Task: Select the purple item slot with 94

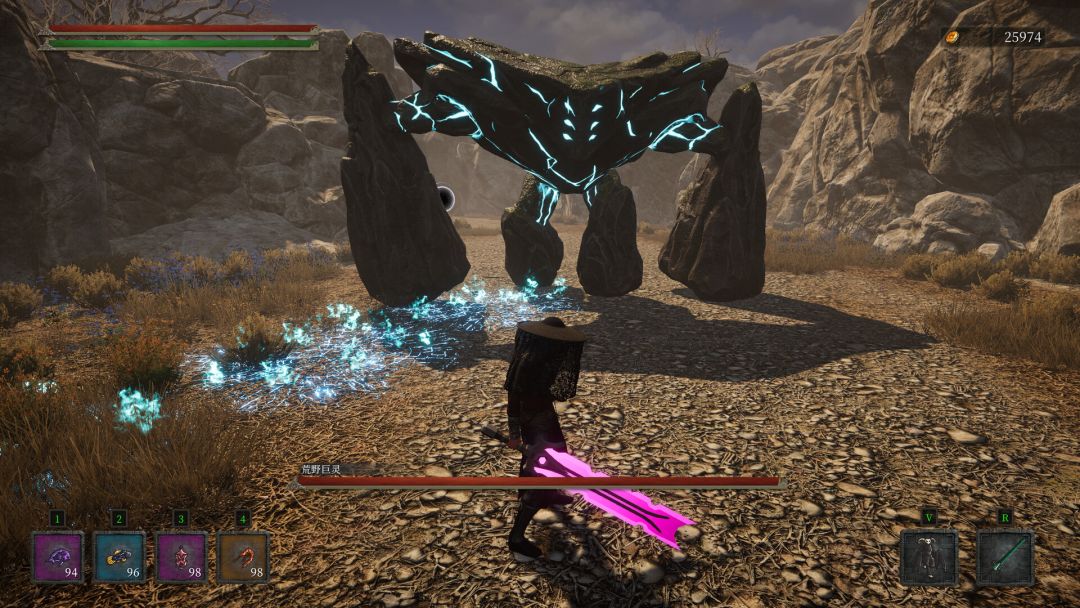Action: (x=58, y=557)
